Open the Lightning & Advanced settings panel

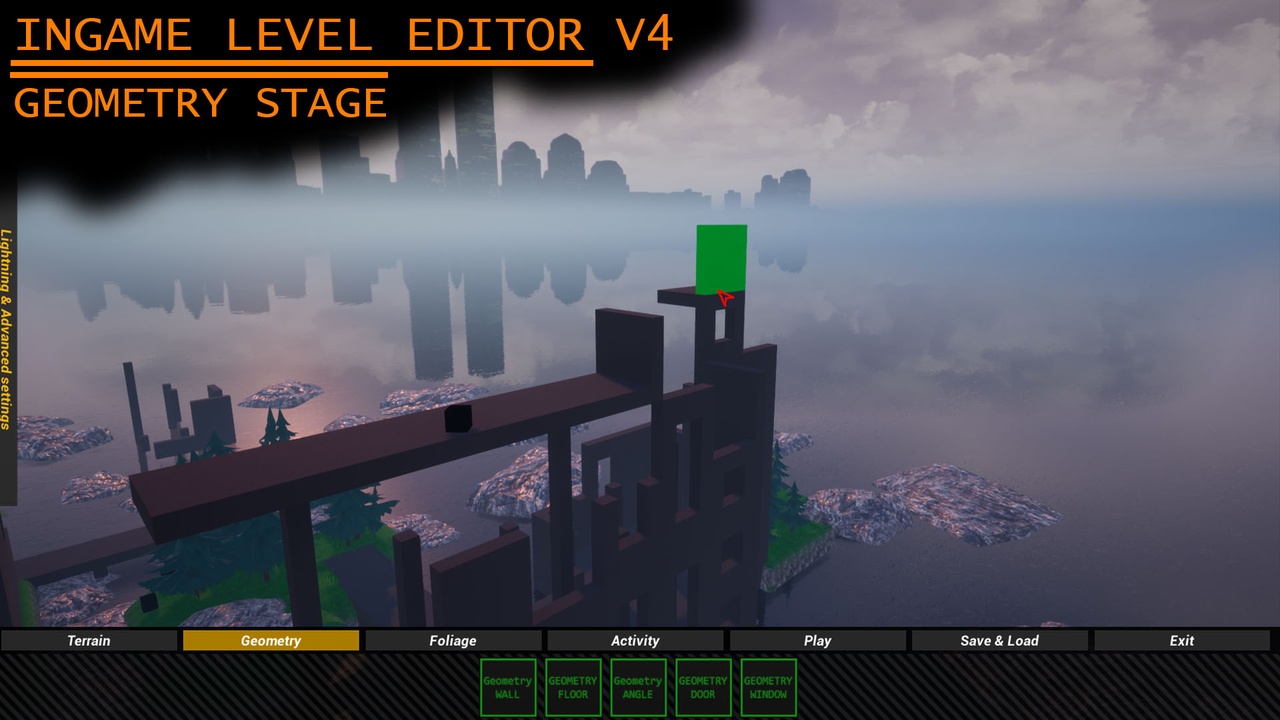click(x=8, y=330)
